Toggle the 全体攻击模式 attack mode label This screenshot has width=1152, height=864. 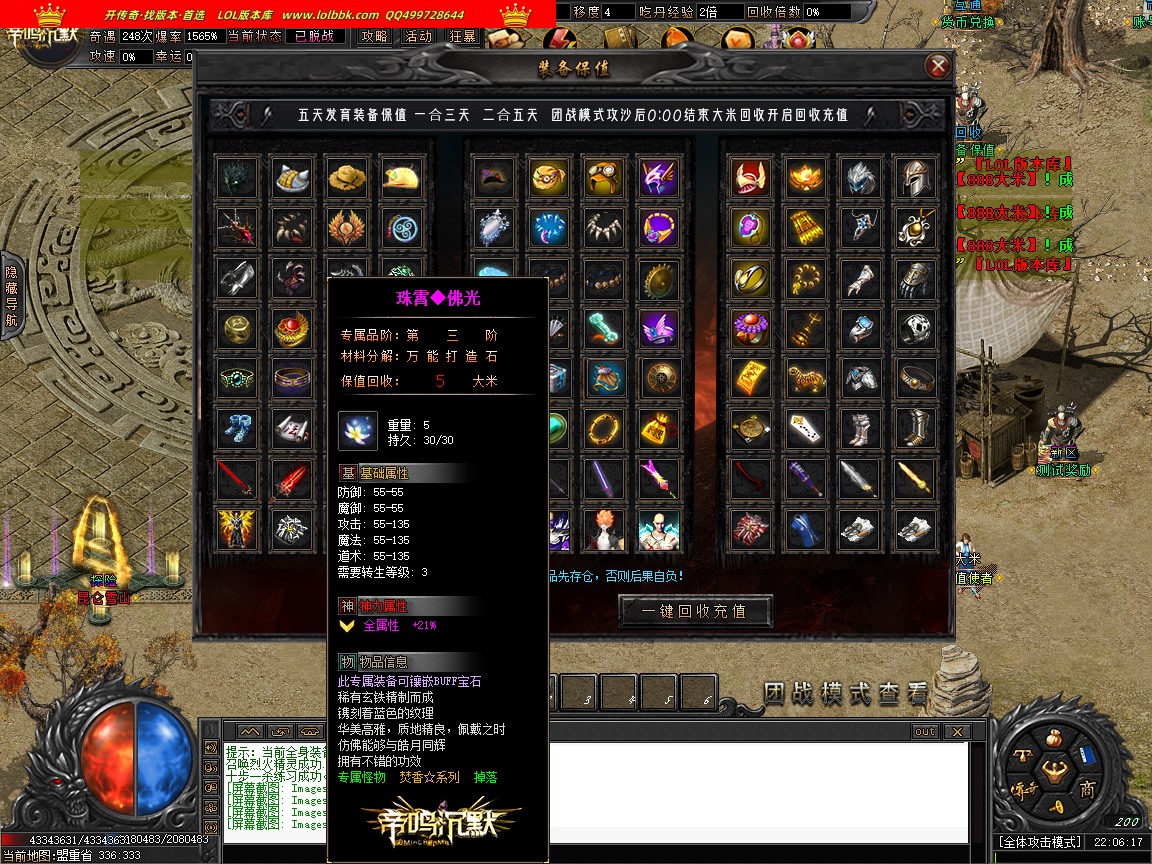(1039, 843)
